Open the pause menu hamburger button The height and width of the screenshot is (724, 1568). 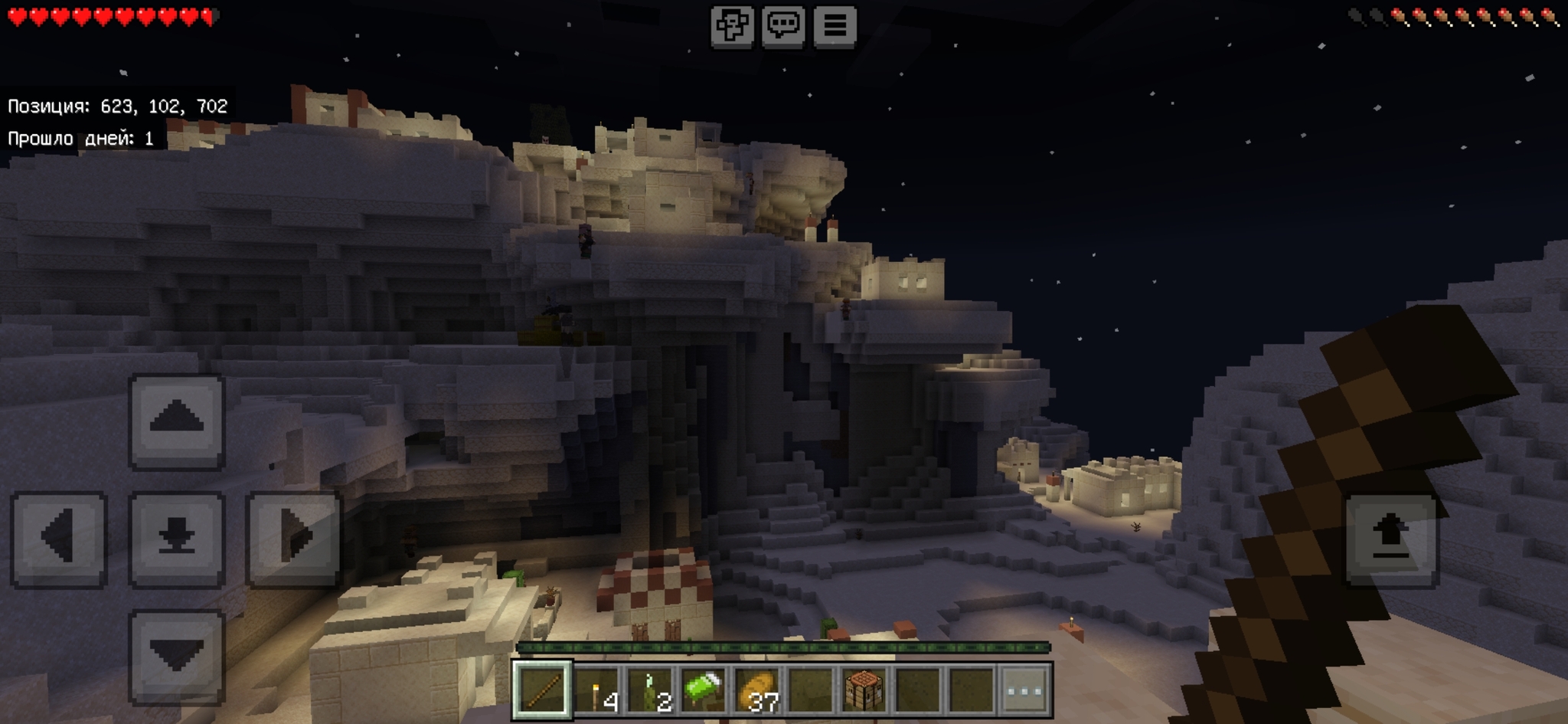coord(835,26)
